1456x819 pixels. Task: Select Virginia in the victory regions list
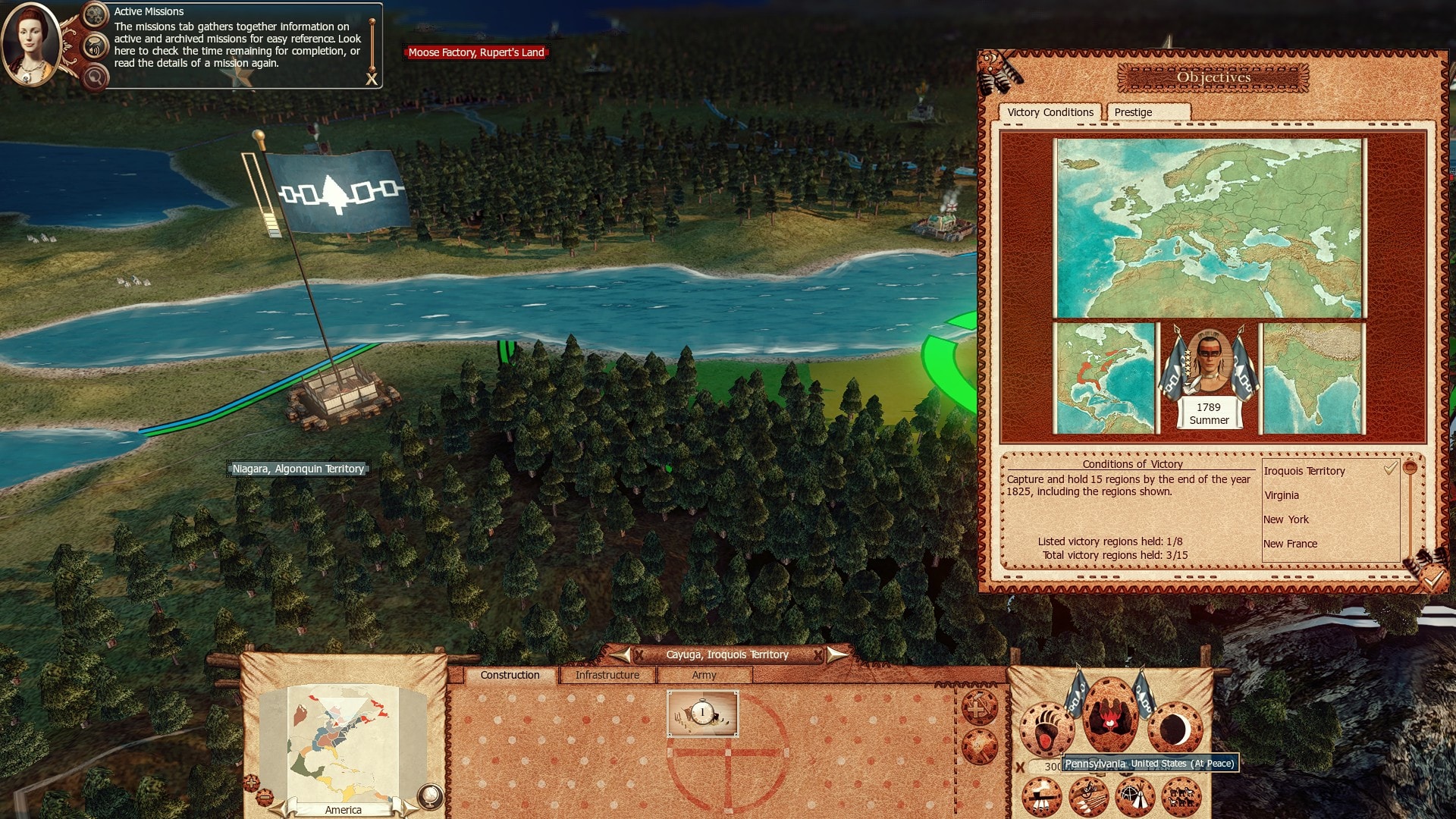[x=1282, y=495]
